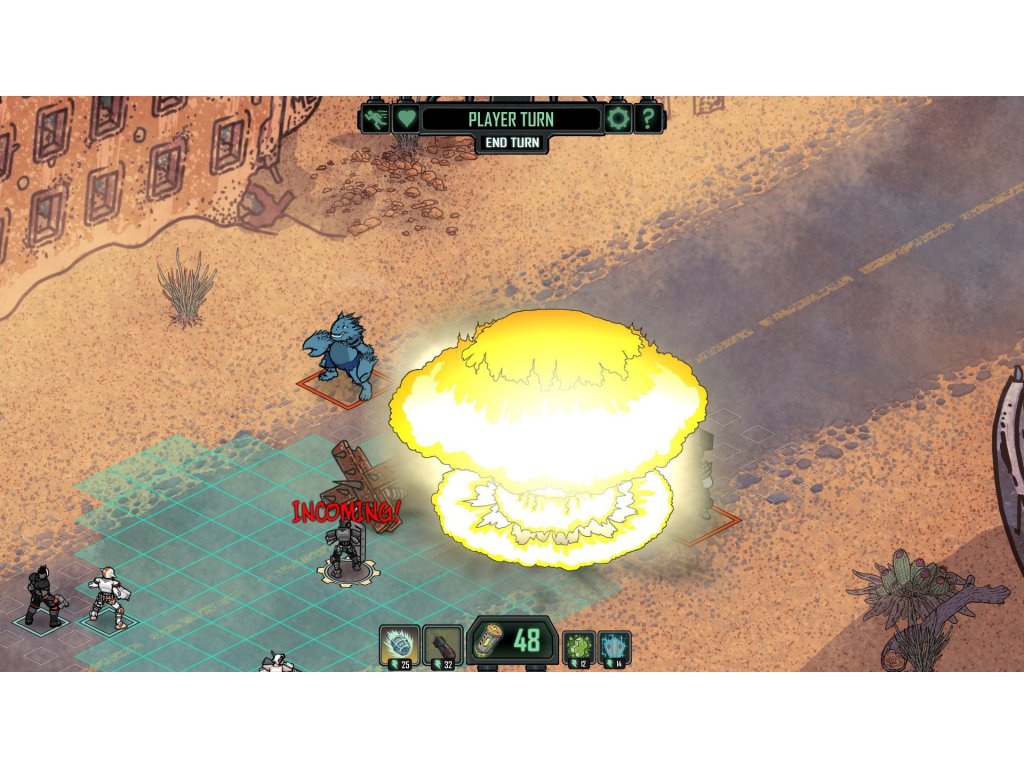This screenshot has height=768, width=1024.
Task: Select the dark armored unit with red trim
Action: pyautogui.click(x=43, y=597)
